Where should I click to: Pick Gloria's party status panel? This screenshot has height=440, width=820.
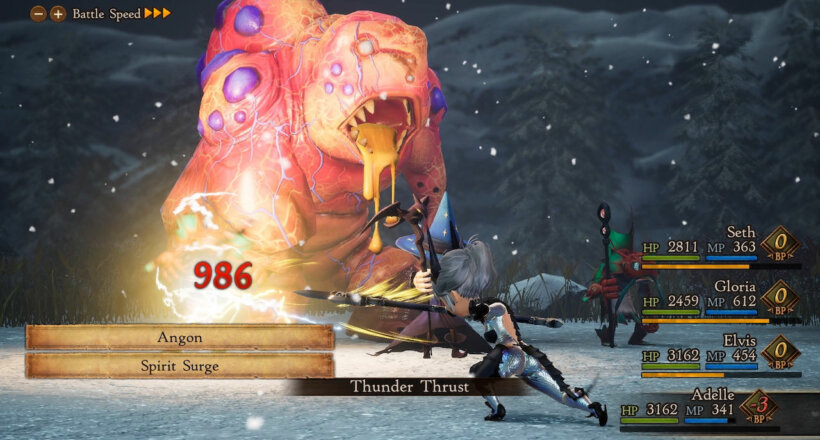(x=720, y=300)
